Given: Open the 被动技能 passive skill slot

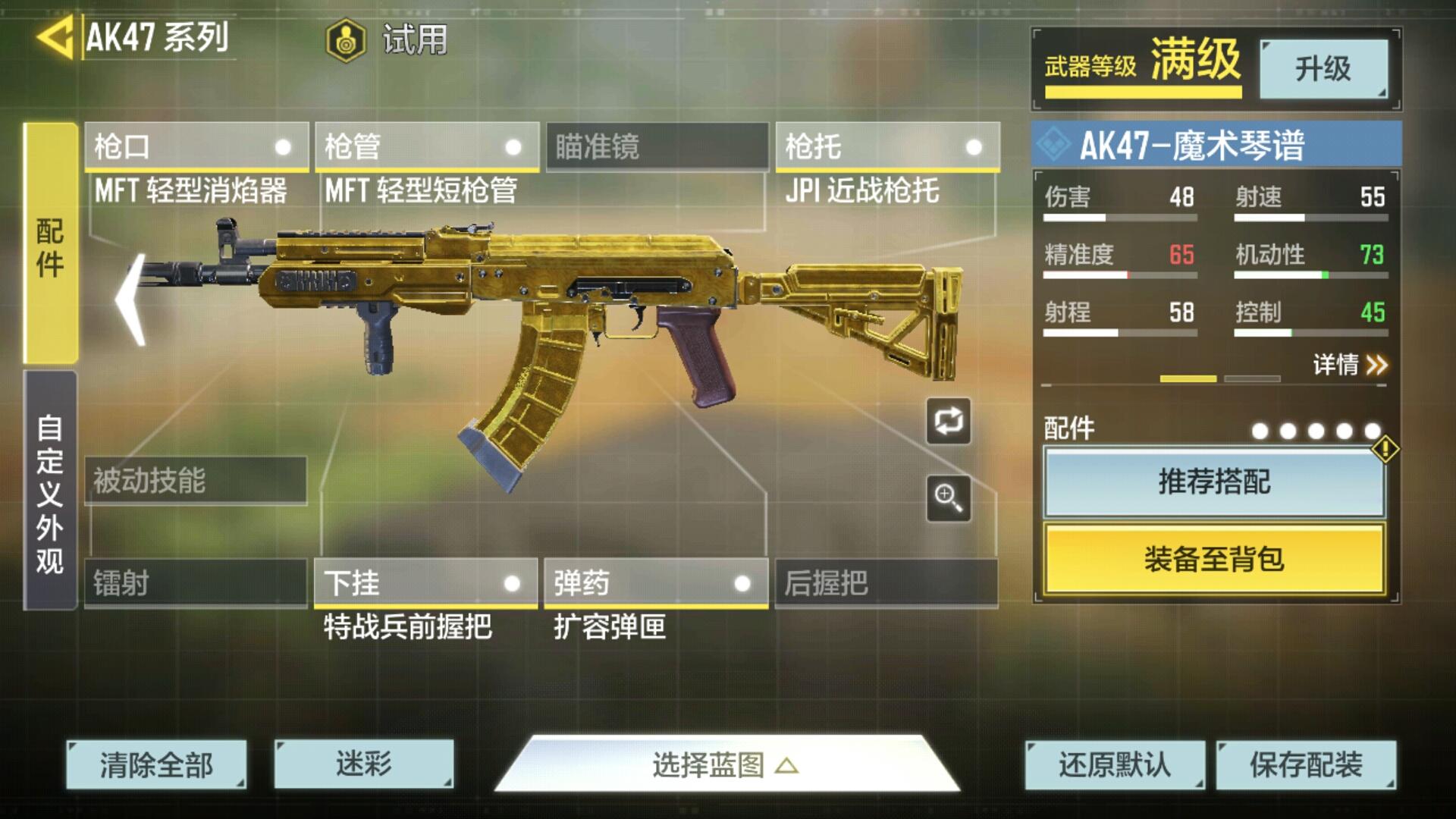Looking at the screenshot, I should tap(196, 480).
